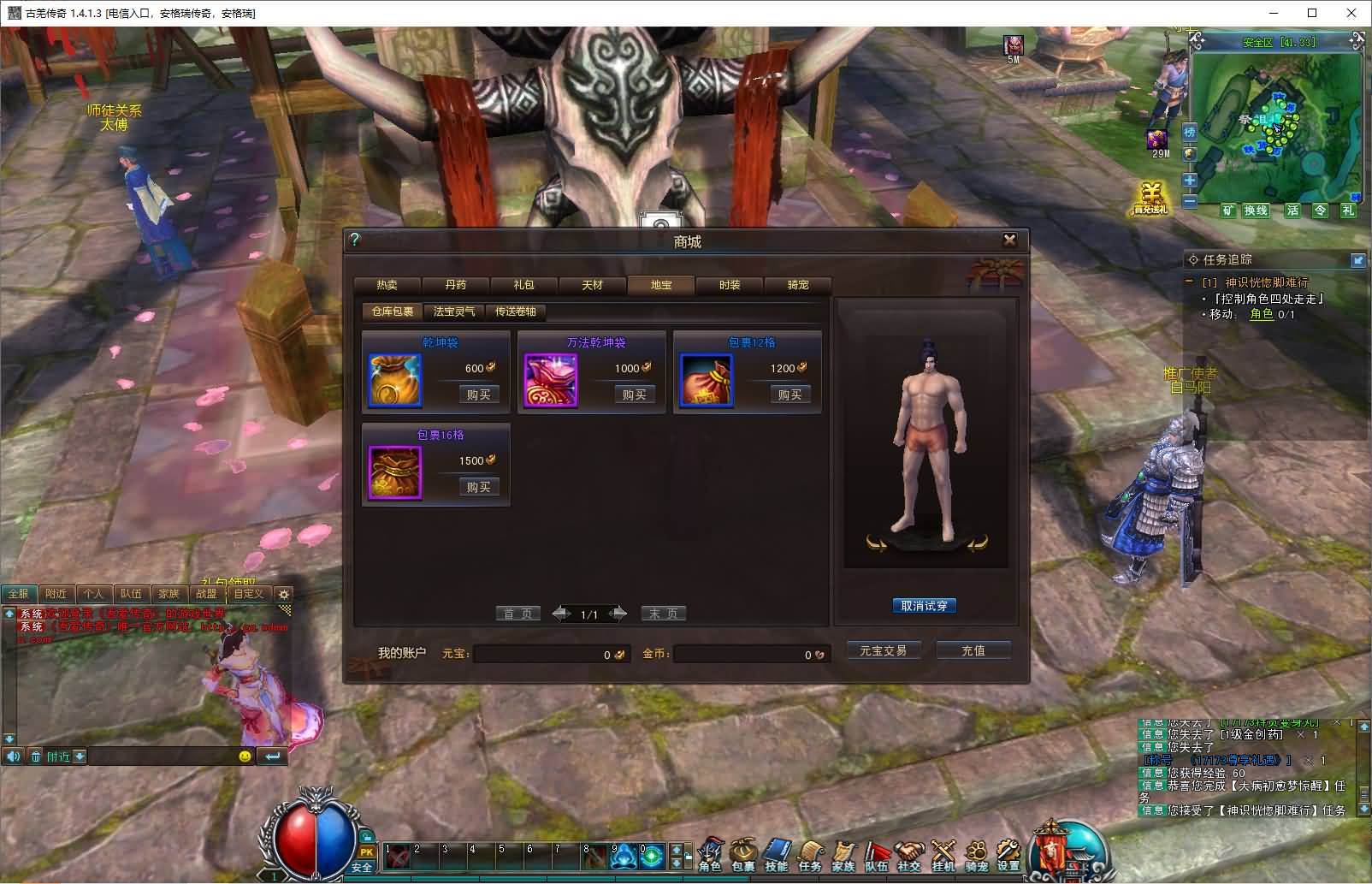Cancel outfit preview with 取消试穿
This screenshot has height=884, width=1372.
[924, 606]
